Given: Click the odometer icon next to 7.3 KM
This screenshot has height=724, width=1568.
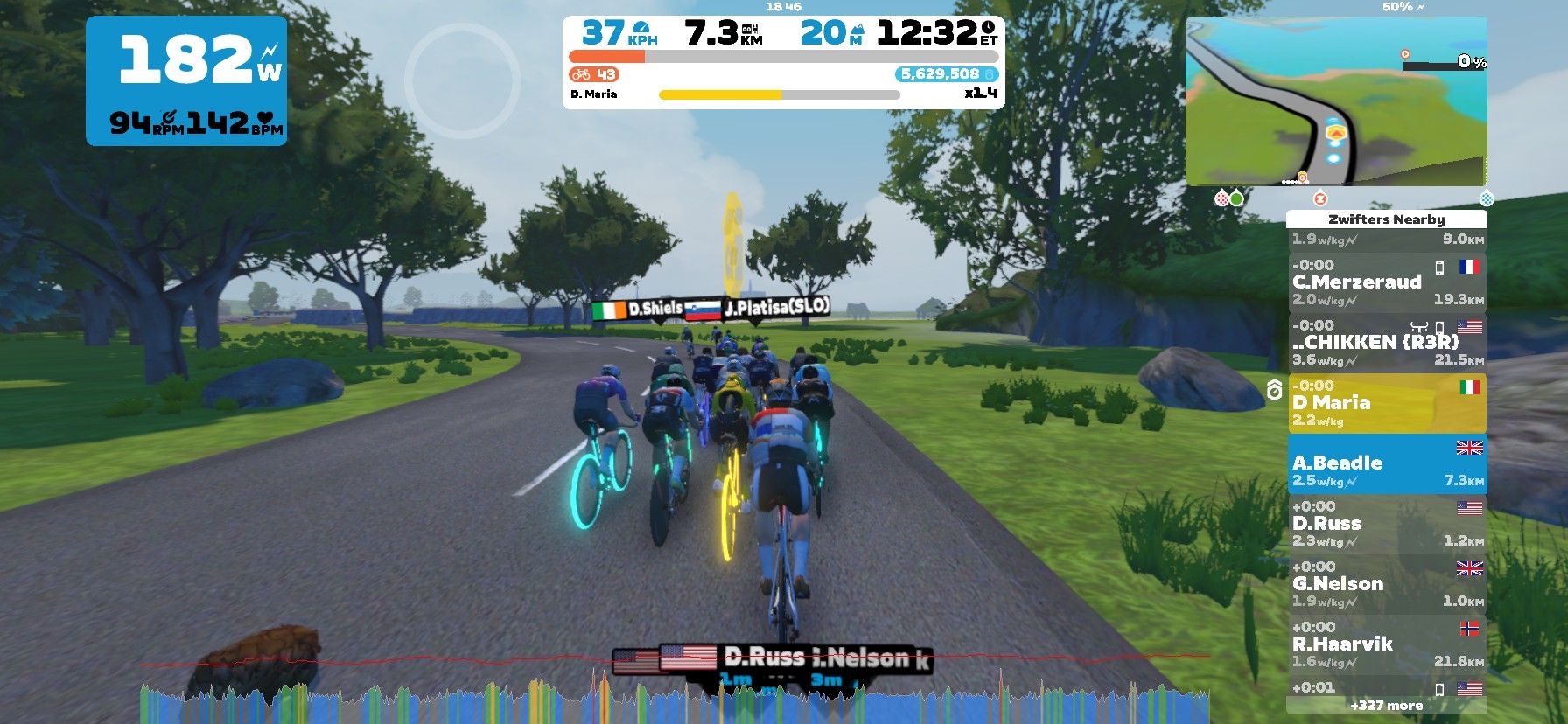Looking at the screenshot, I should point(751,31).
